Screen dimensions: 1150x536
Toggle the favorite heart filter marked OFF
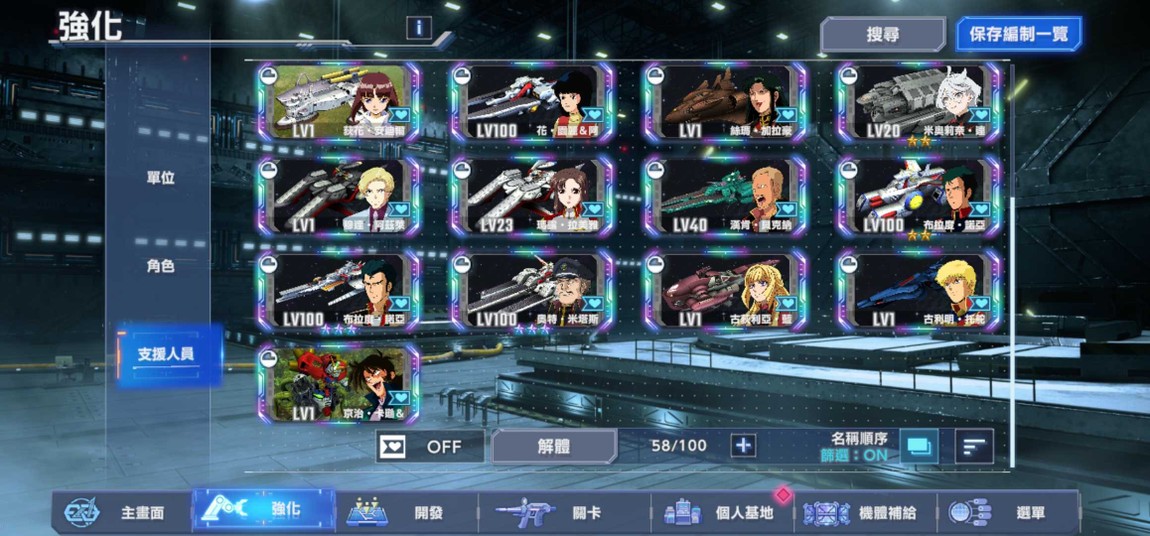[x=430, y=446]
